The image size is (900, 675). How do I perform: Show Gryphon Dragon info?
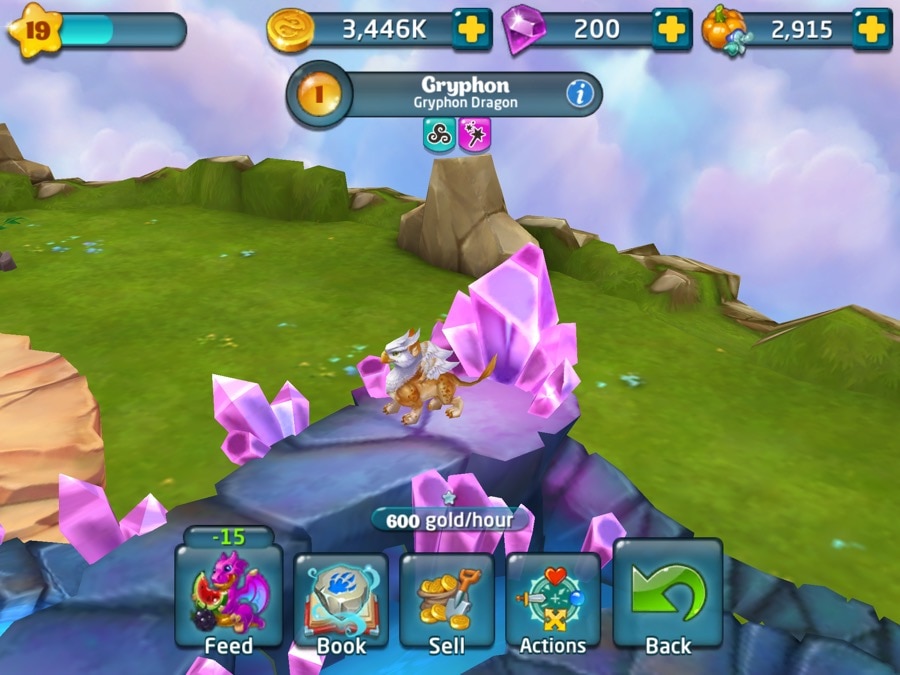point(580,94)
